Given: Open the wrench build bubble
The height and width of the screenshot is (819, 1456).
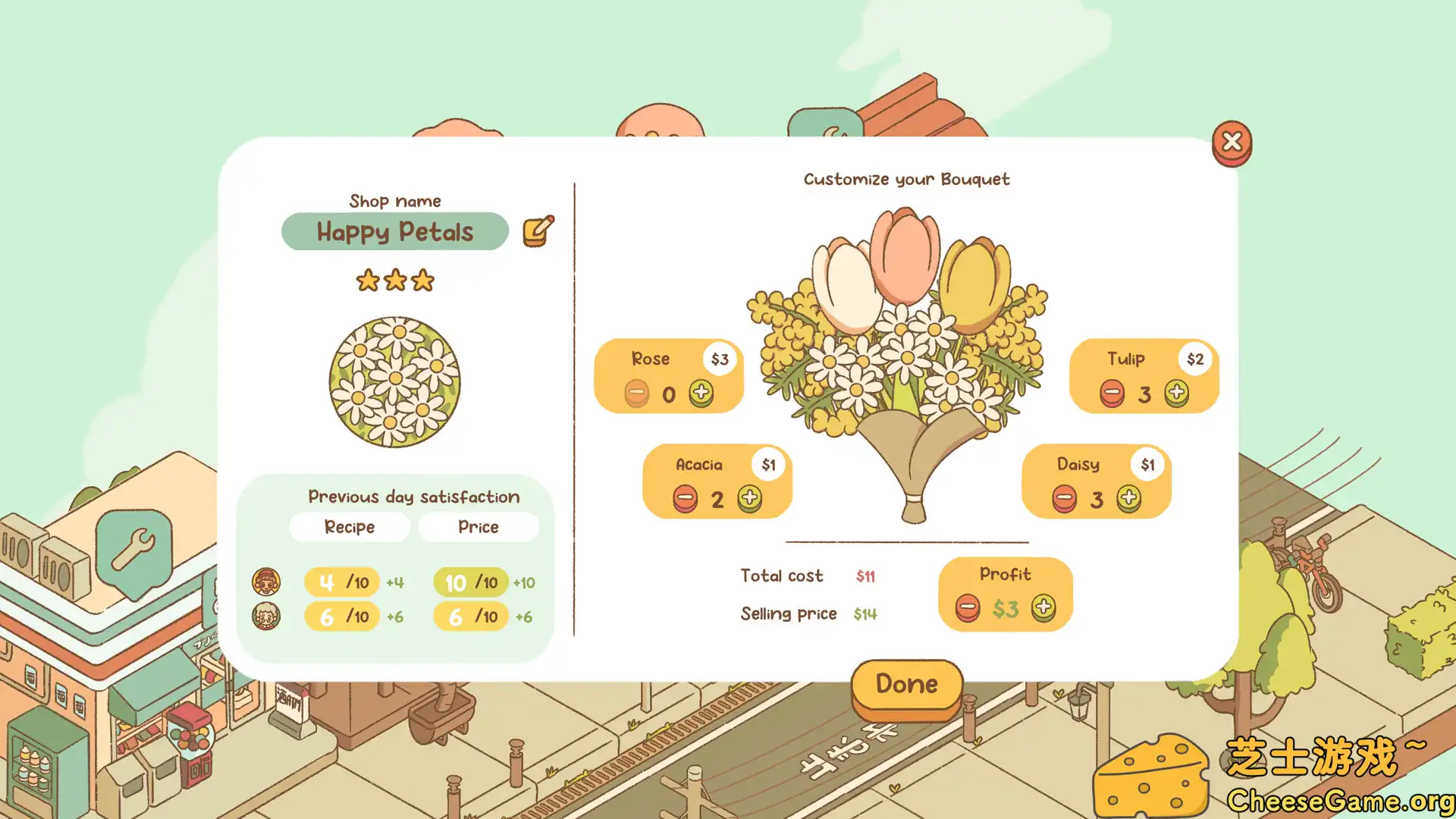Looking at the screenshot, I should (x=134, y=550).
